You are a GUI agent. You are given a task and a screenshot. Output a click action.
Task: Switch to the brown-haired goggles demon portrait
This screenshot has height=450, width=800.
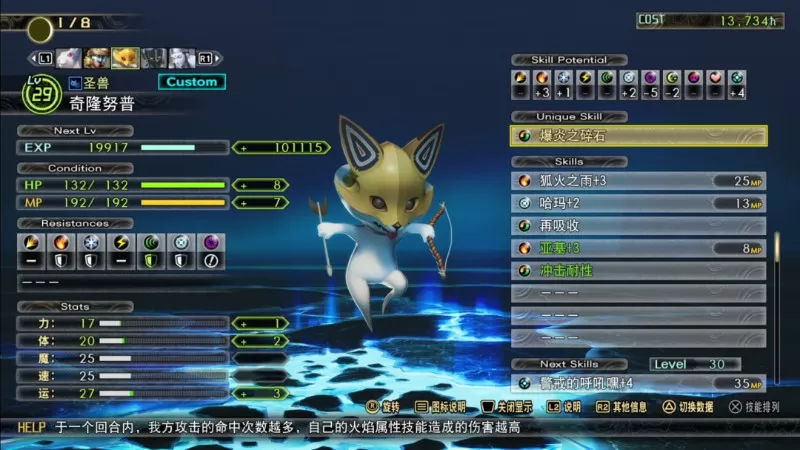(97, 57)
